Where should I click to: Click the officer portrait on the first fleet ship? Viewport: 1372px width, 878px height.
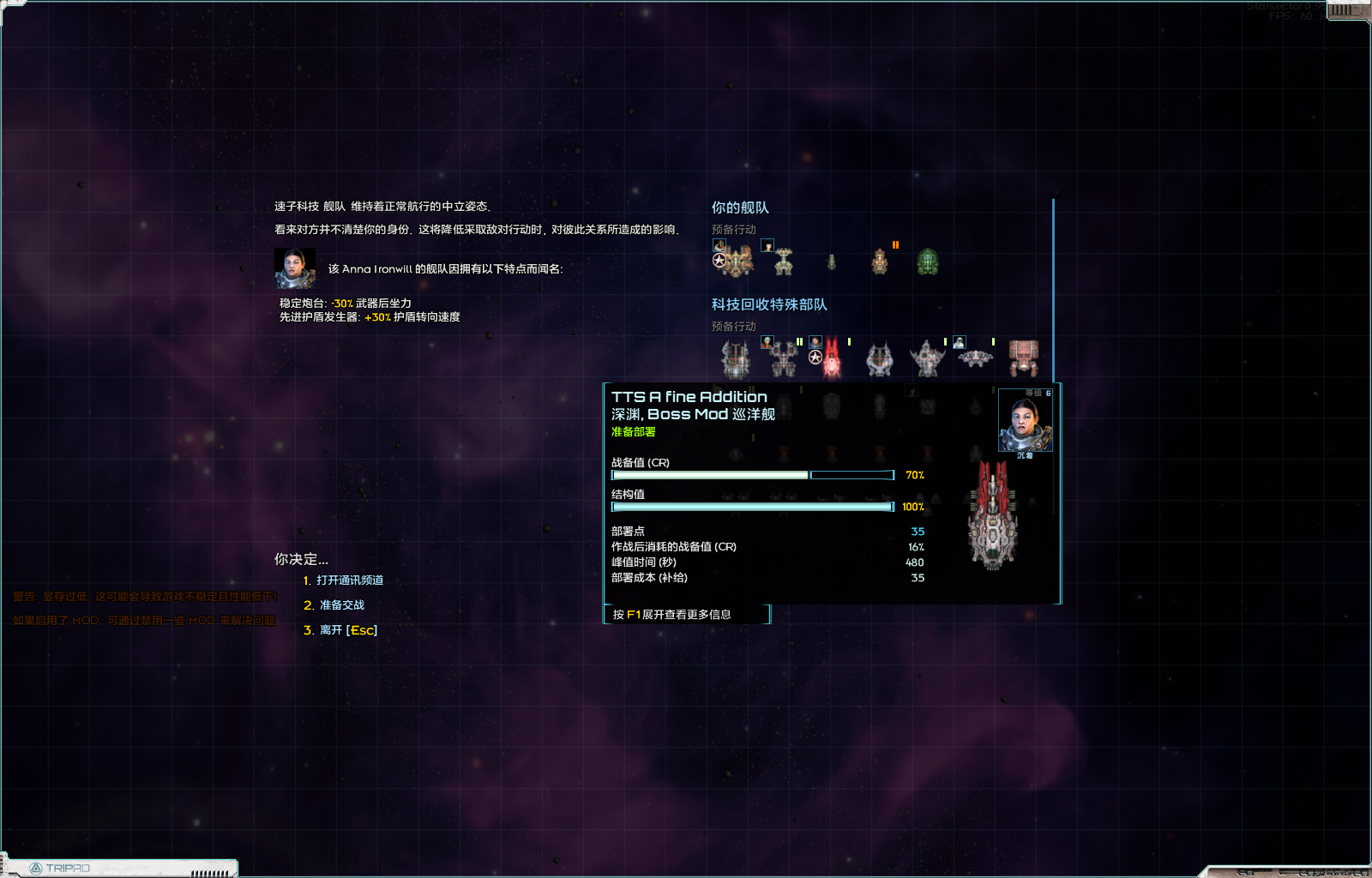(x=719, y=244)
